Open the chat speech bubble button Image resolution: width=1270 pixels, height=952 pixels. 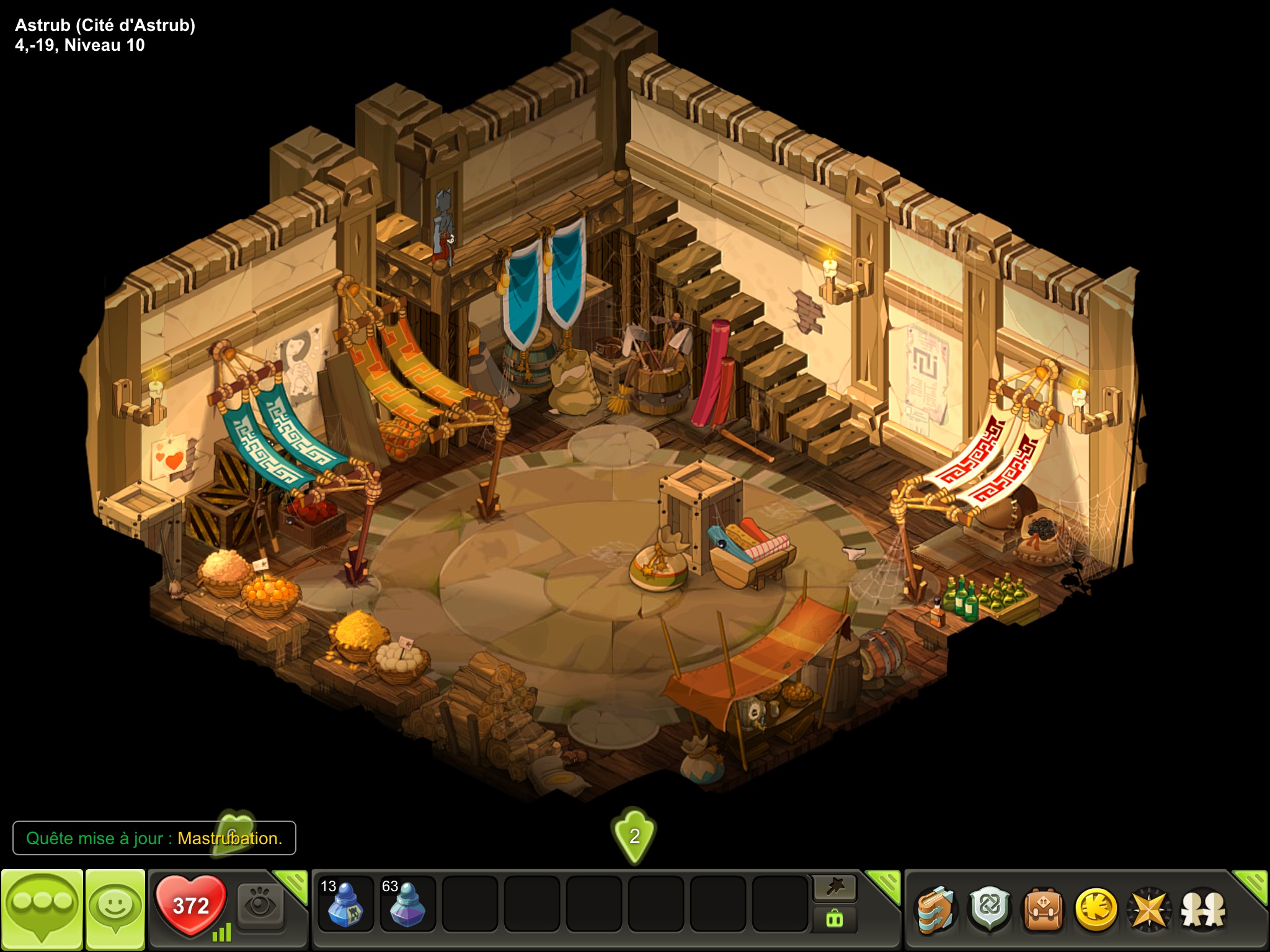42,908
